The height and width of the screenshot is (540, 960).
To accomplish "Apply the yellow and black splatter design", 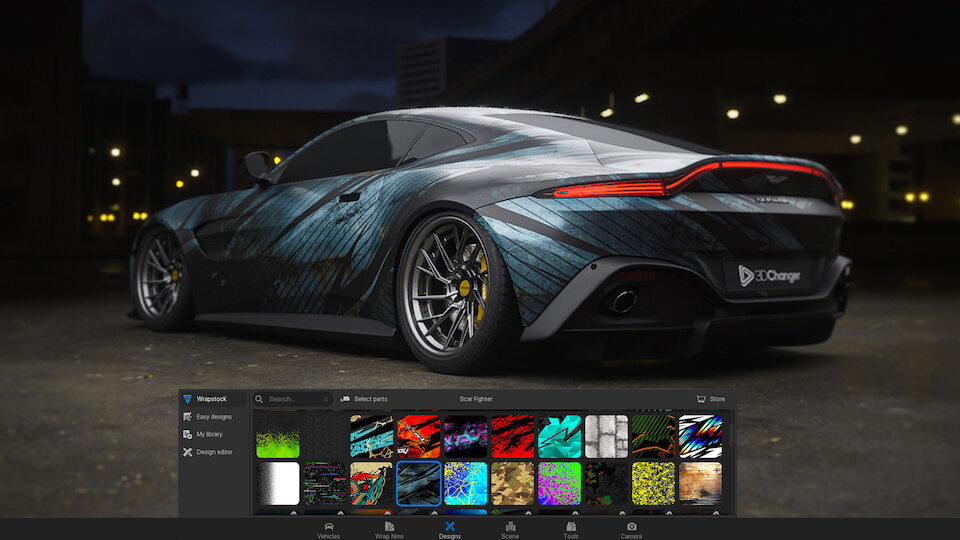I will click(x=653, y=483).
